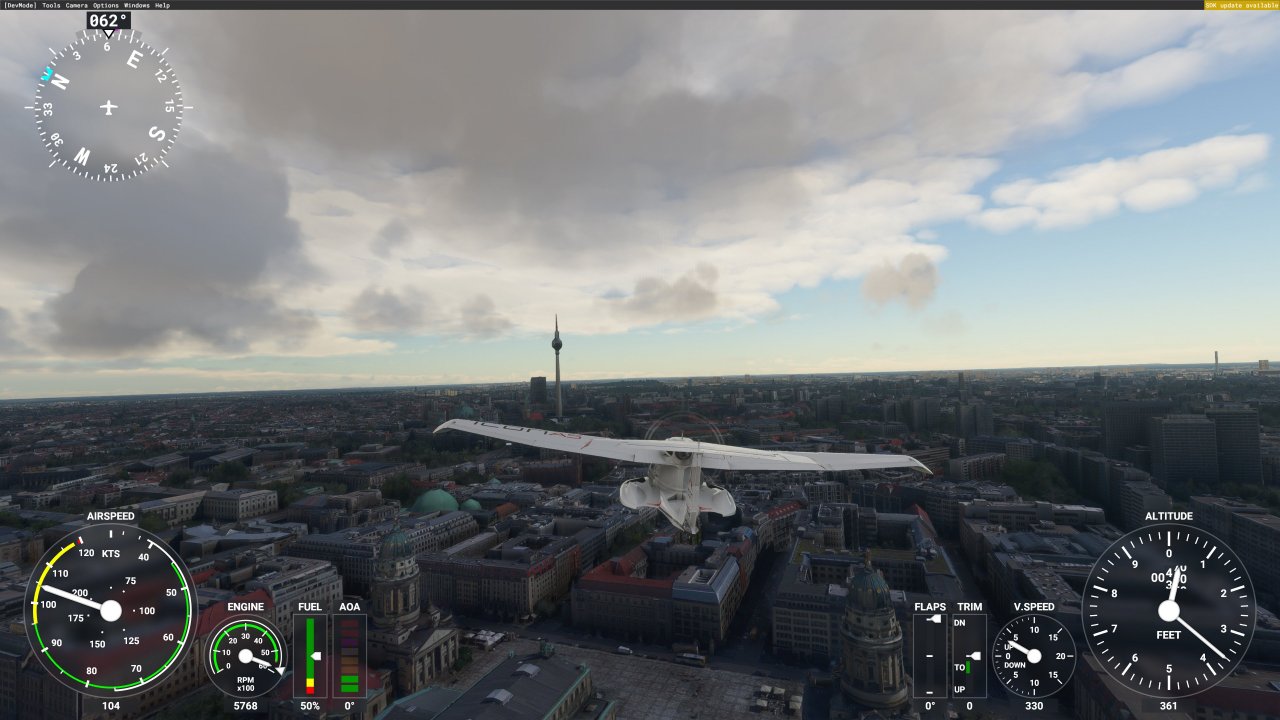This screenshot has height=720, width=1280.
Task: Click the Altitude gauge
Action: click(1169, 610)
